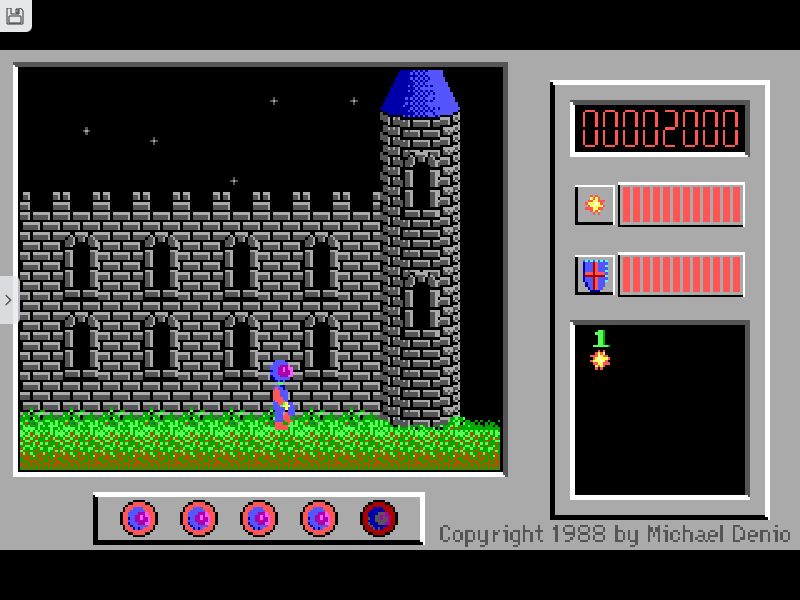Select the fireball item in the inventory

tap(600, 359)
